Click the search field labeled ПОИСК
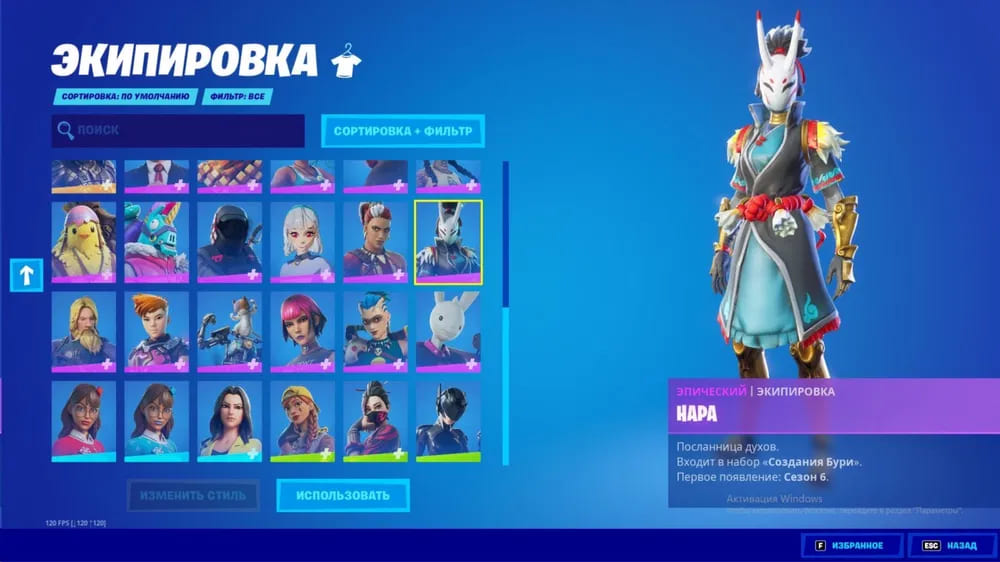This screenshot has width=1000, height=562. click(178, 130)
